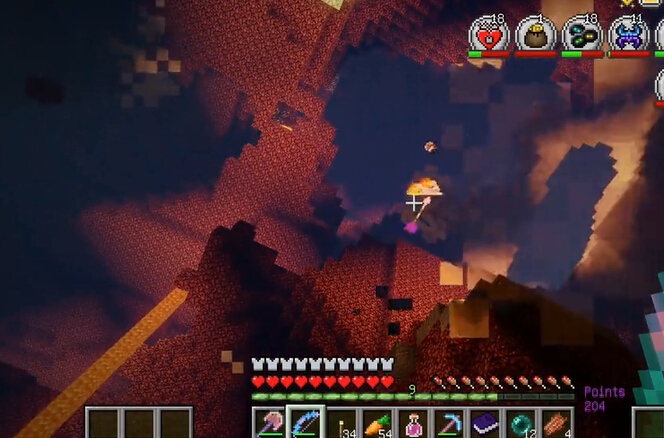Pick the pink potion slot

point(413,423)
